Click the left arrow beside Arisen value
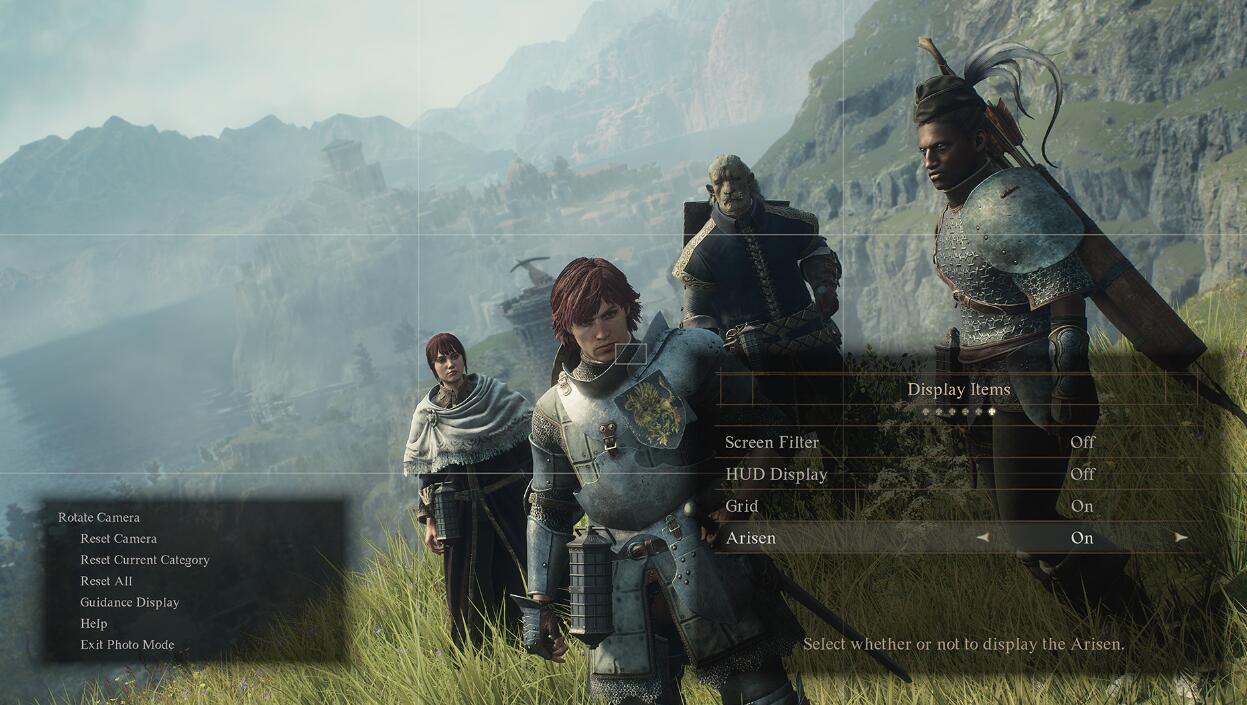The height and width of the screenshot is (705, 1247). 982,538
